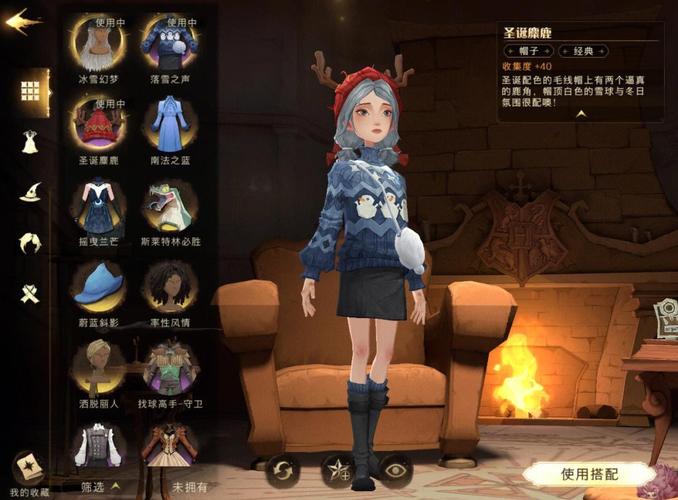
Task: Go back using the golden arrow
Action: [x=23, y=23]
